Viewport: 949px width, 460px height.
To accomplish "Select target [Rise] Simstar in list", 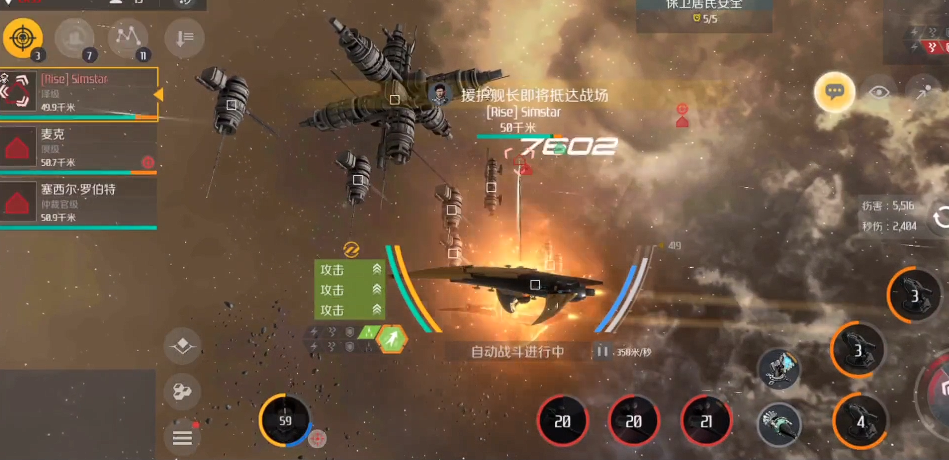I will click(x=79, y=93).
